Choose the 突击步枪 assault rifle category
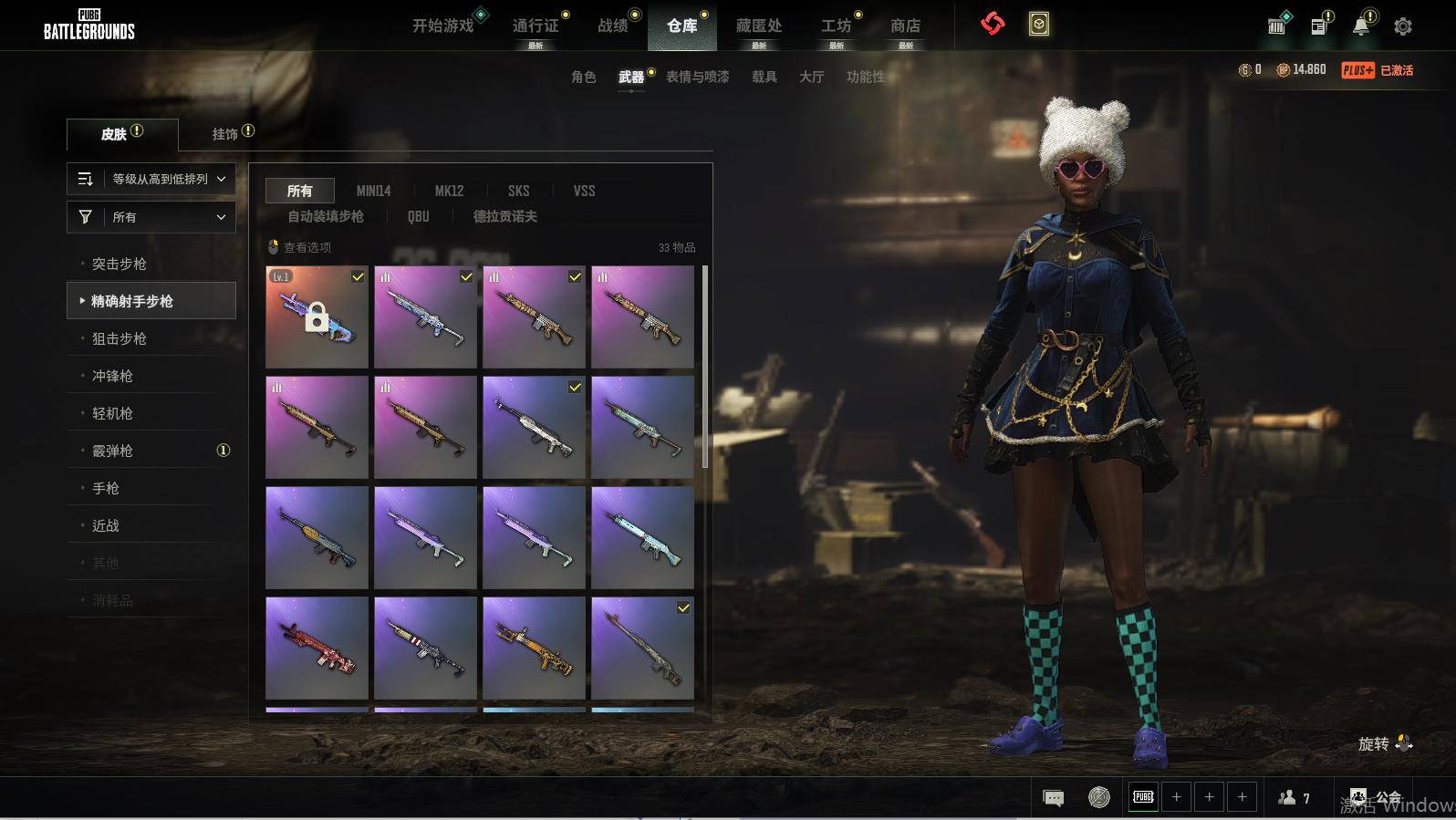The width and height of the screenshot is (1456, 820). [120, 264]
